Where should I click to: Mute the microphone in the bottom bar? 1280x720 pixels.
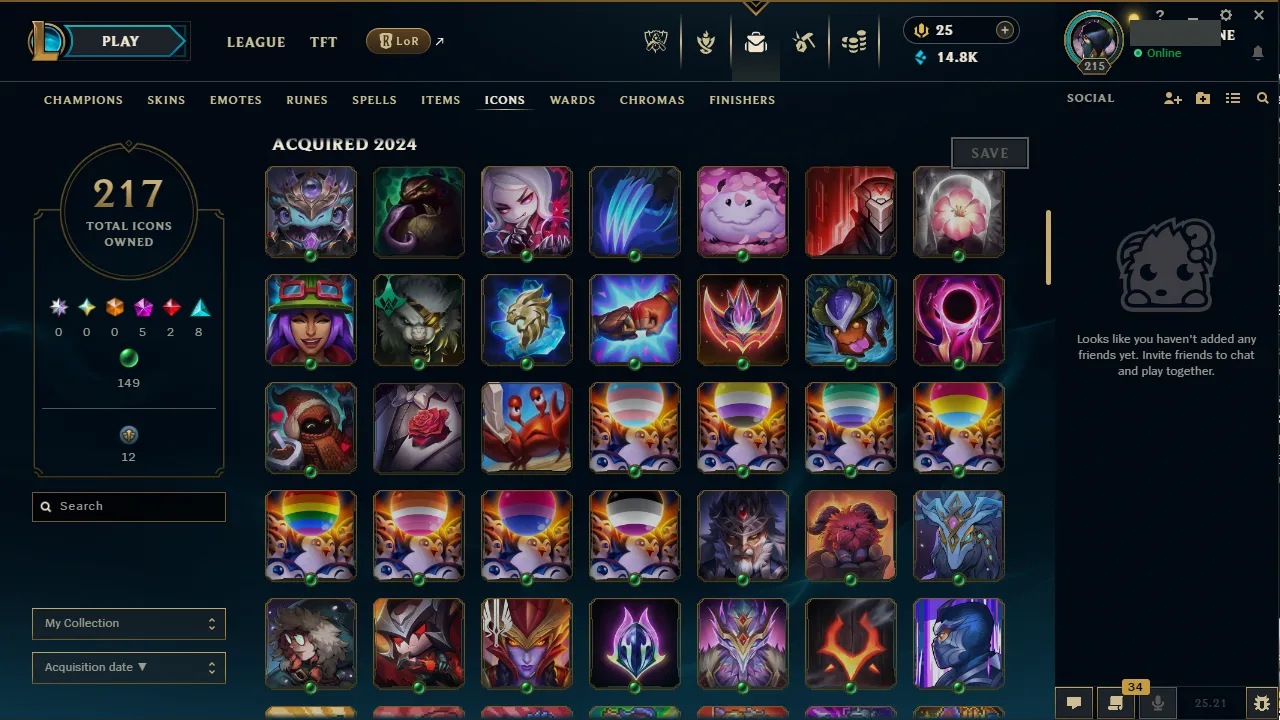[x=1157, y=702]
